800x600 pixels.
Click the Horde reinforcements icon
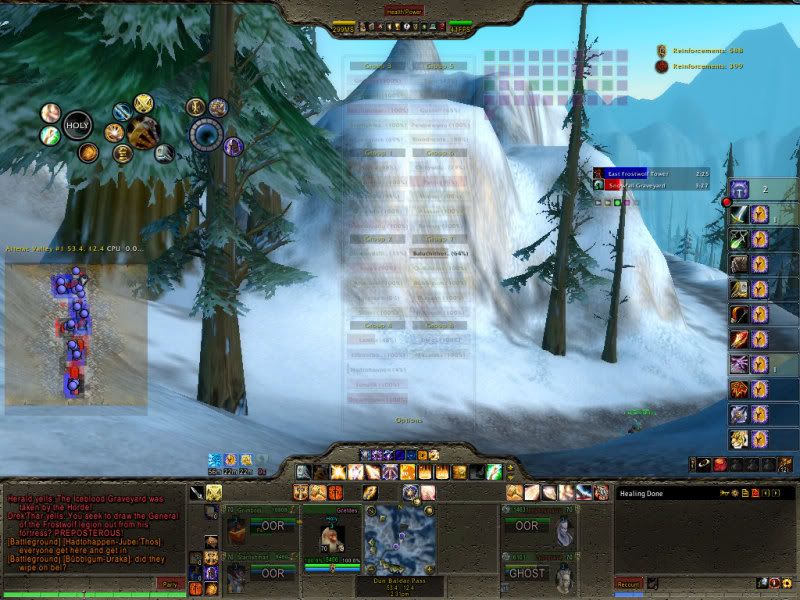pyautogui.click(x=661, y=67)
